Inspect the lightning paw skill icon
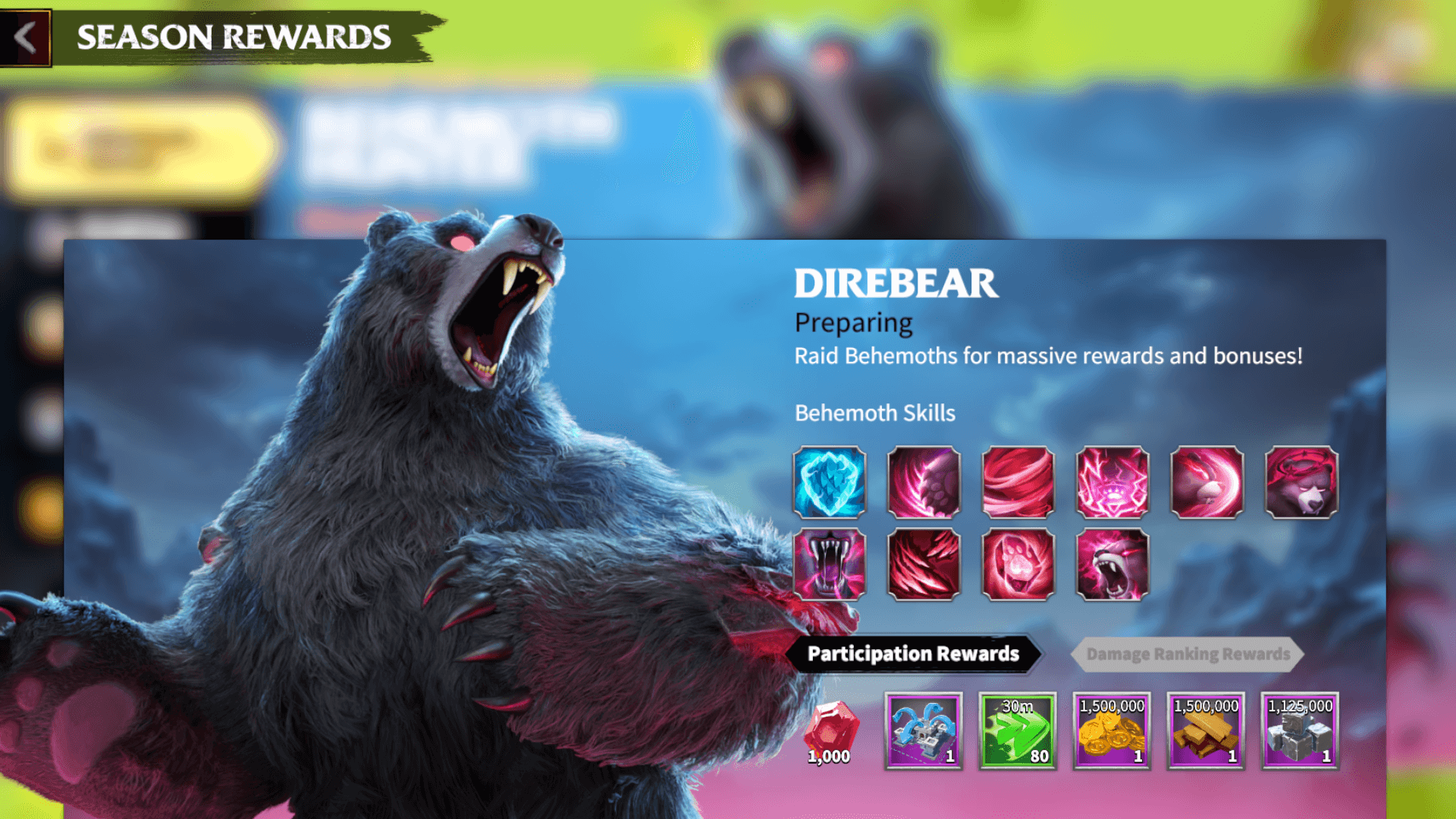The height and width of the screenshot is (819, 1456). tap(1112, 484)
